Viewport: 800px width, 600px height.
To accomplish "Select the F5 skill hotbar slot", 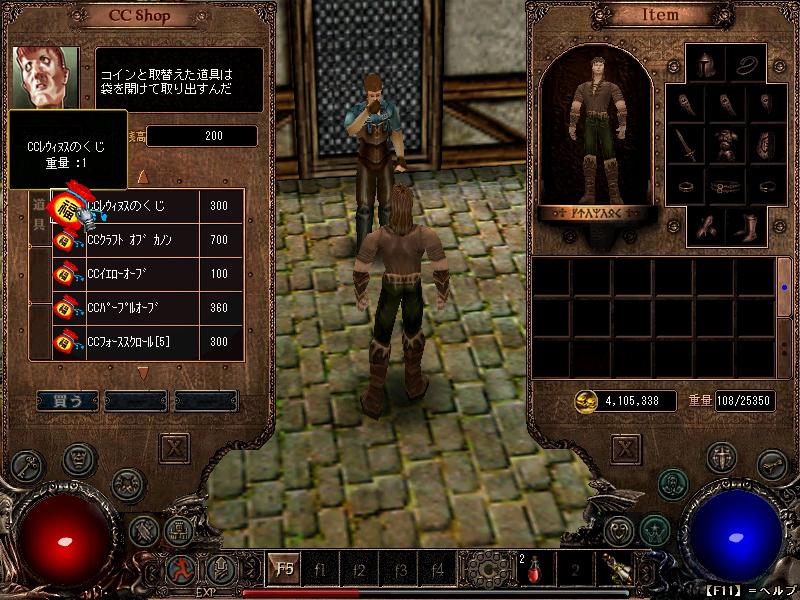I will pos(284,571).
